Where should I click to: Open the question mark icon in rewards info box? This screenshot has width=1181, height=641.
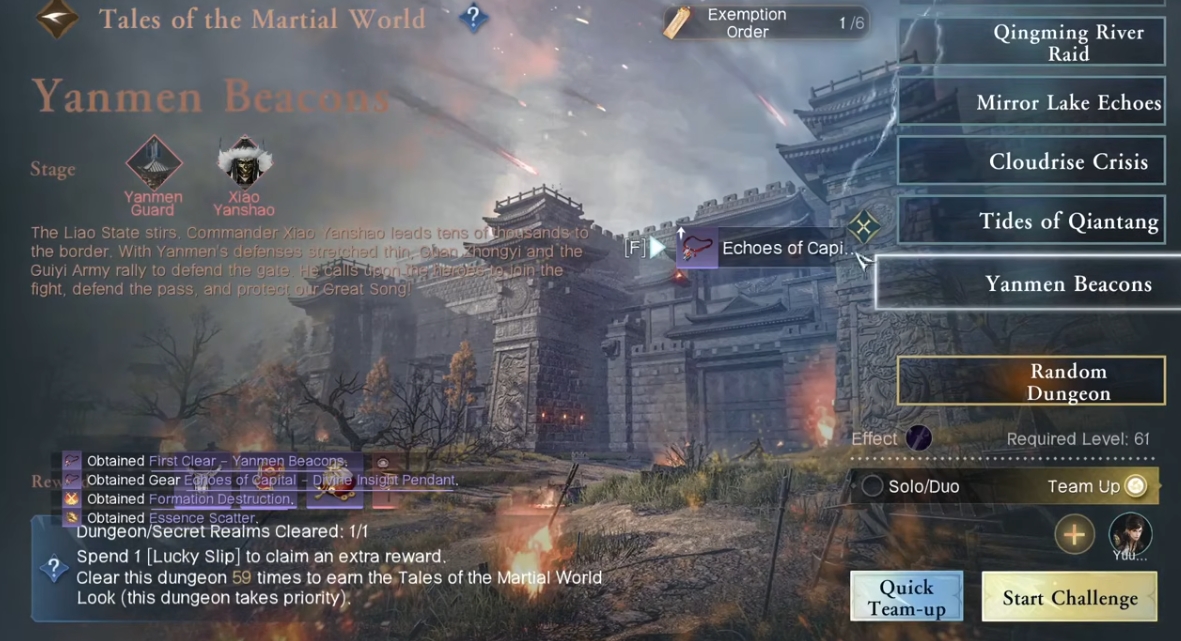tap(54, 568)
